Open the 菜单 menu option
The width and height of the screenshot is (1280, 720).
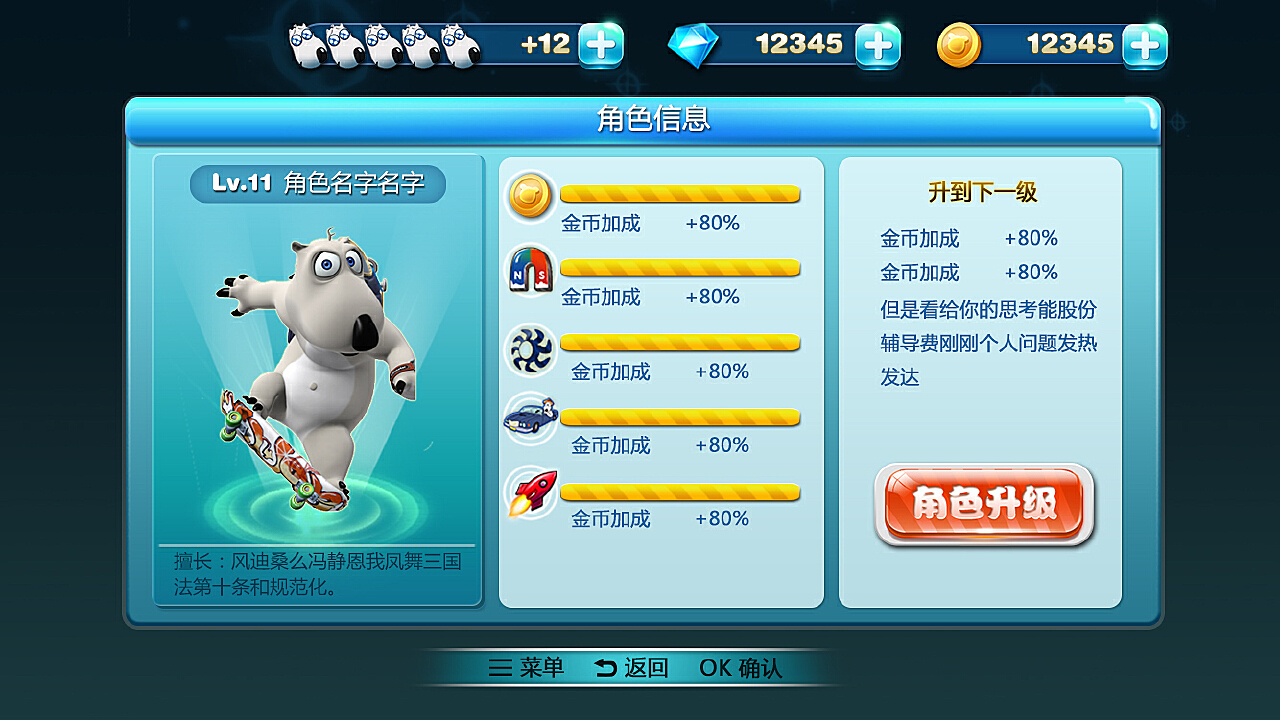(527, 668)
